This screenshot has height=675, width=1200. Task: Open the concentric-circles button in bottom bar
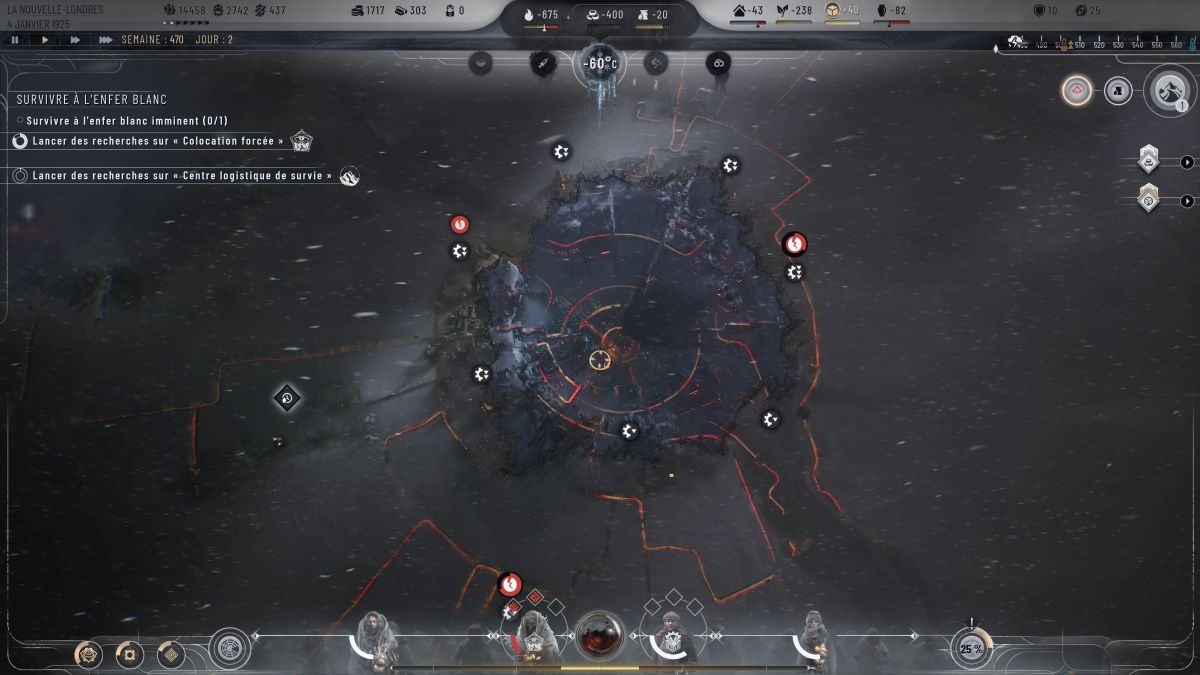click(230, 648)
